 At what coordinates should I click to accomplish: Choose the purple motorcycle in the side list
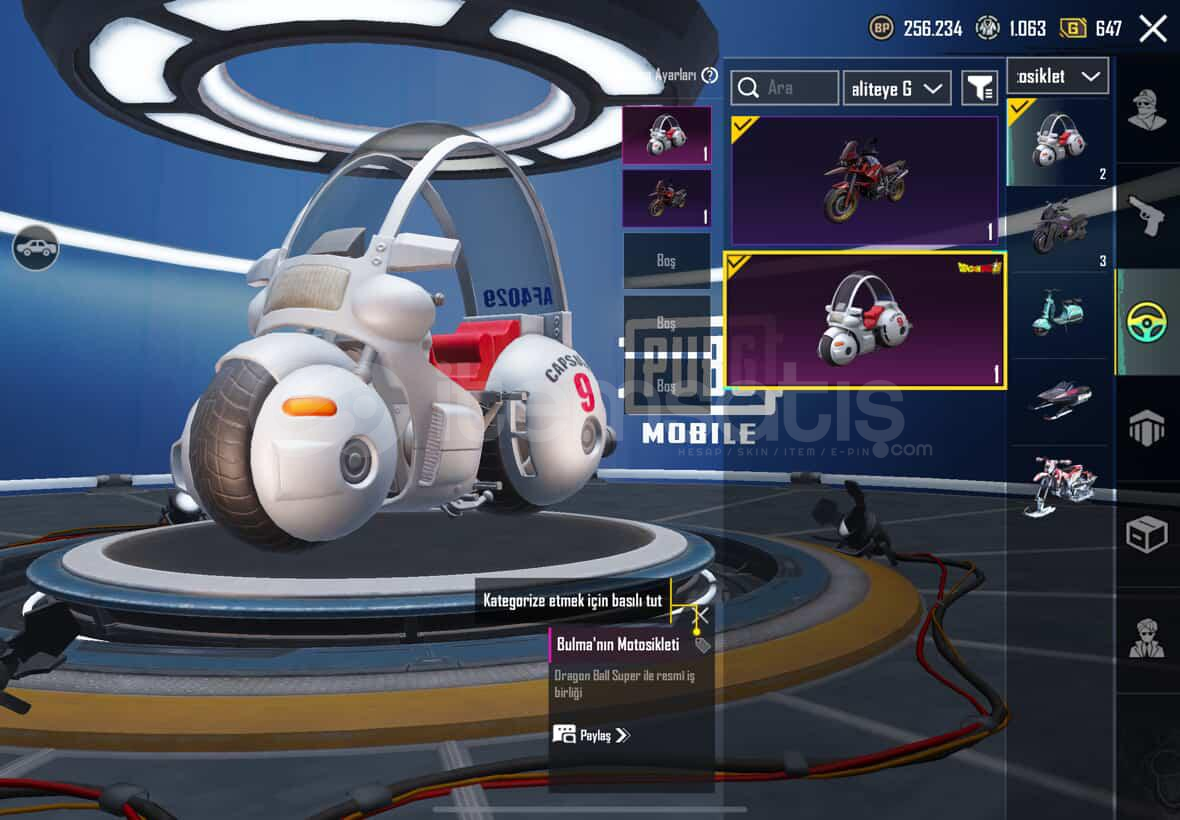click(x=1059, y=228)
